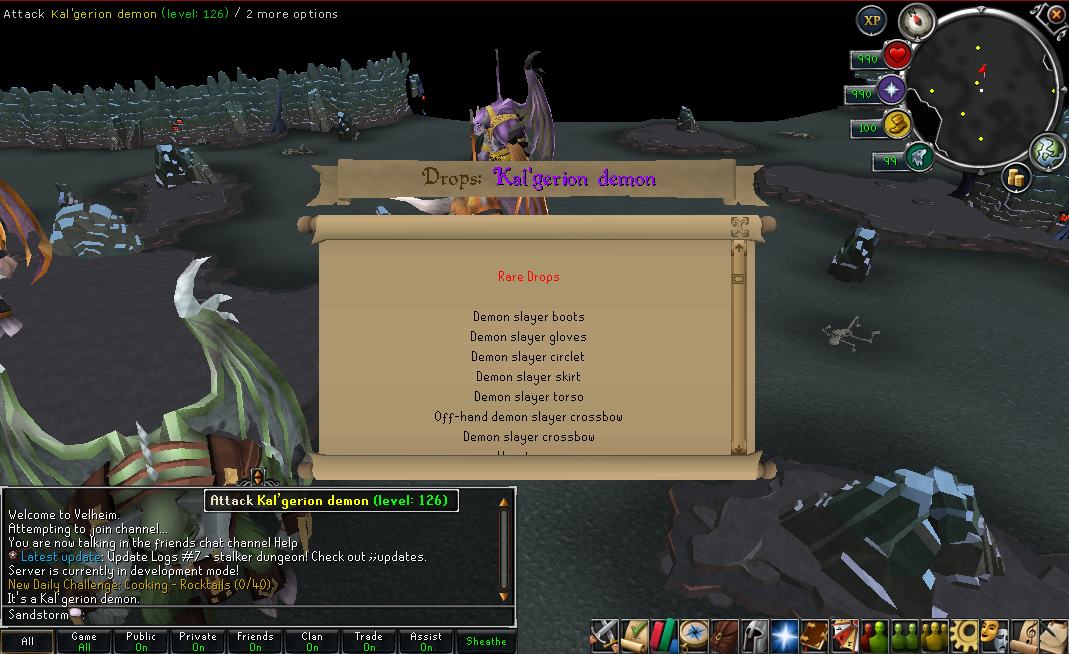Open the world map globe icon
Screen dimensions: 1069x654
(1046, 150)
